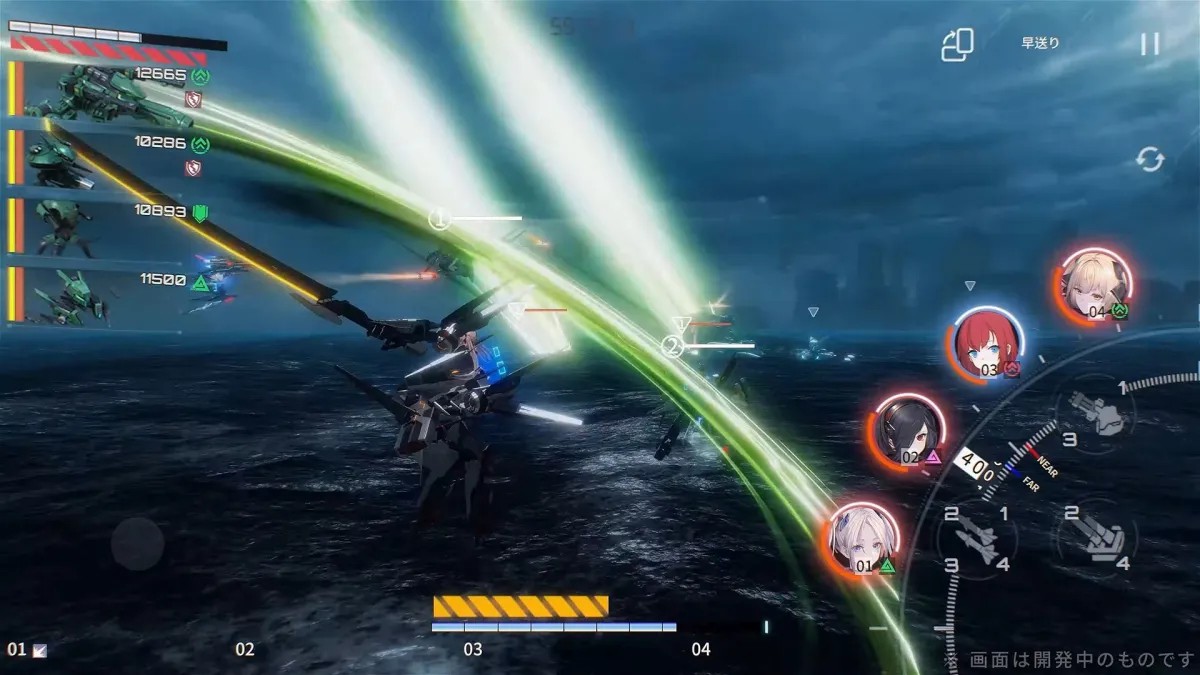This screenshot has width=1200, height=675.
Task: Select white-haired pilot portrait 01
Action: 864,540
